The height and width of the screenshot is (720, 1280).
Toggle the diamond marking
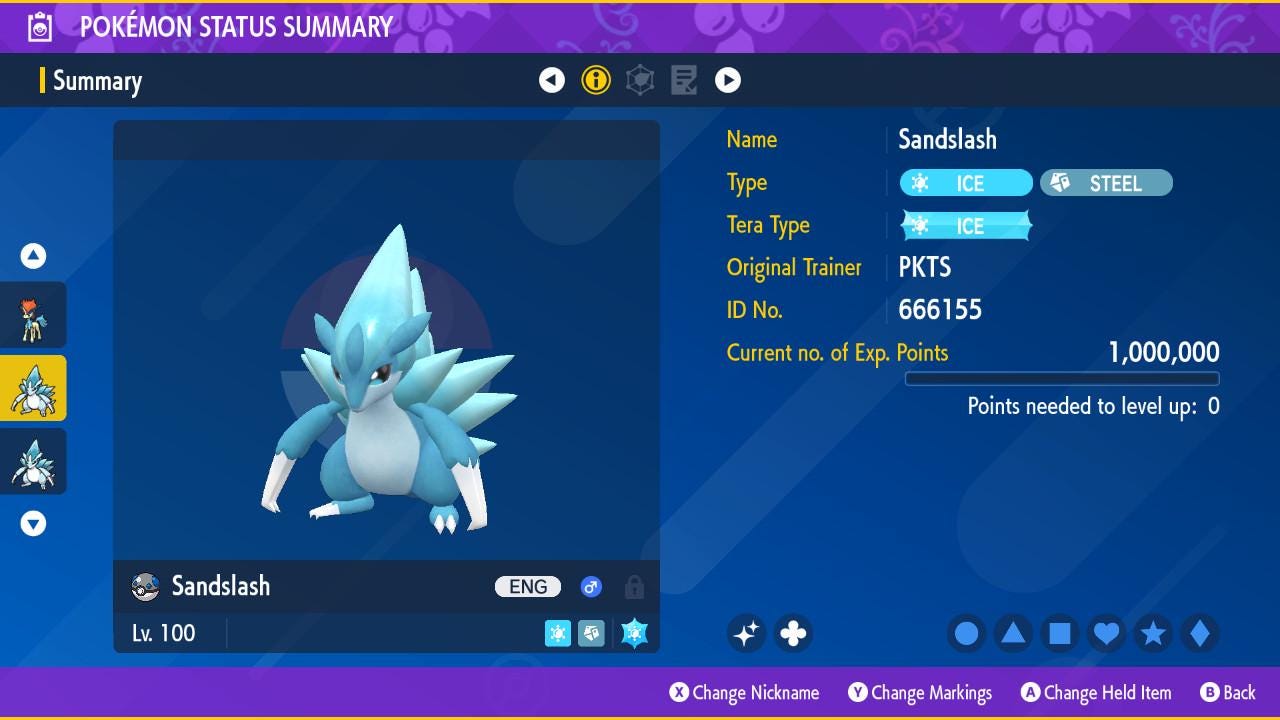[1200, 633]
